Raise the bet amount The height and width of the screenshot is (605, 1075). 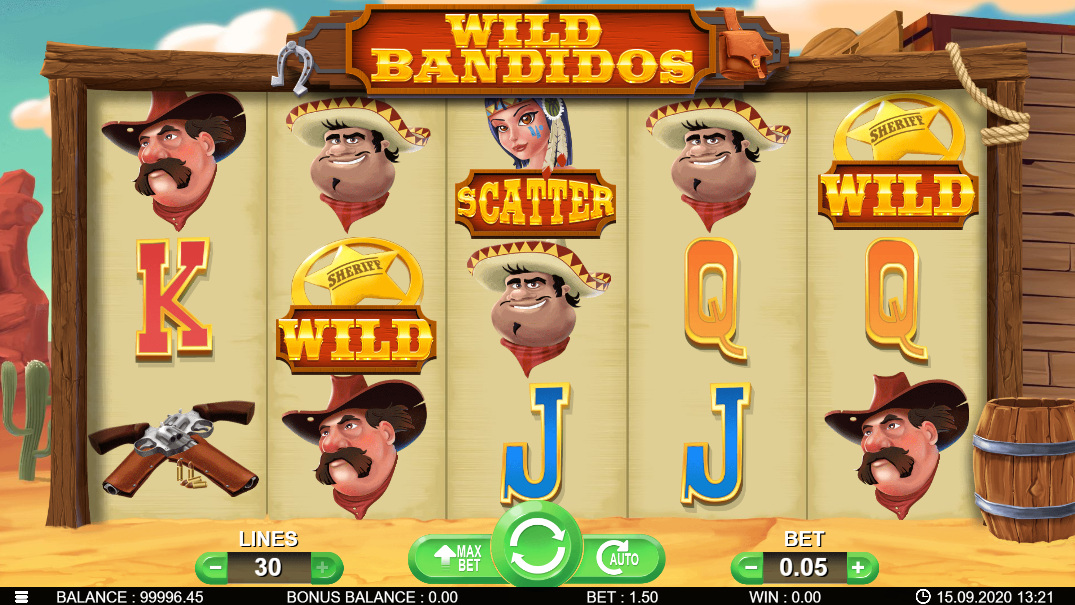tap(857, 568)
